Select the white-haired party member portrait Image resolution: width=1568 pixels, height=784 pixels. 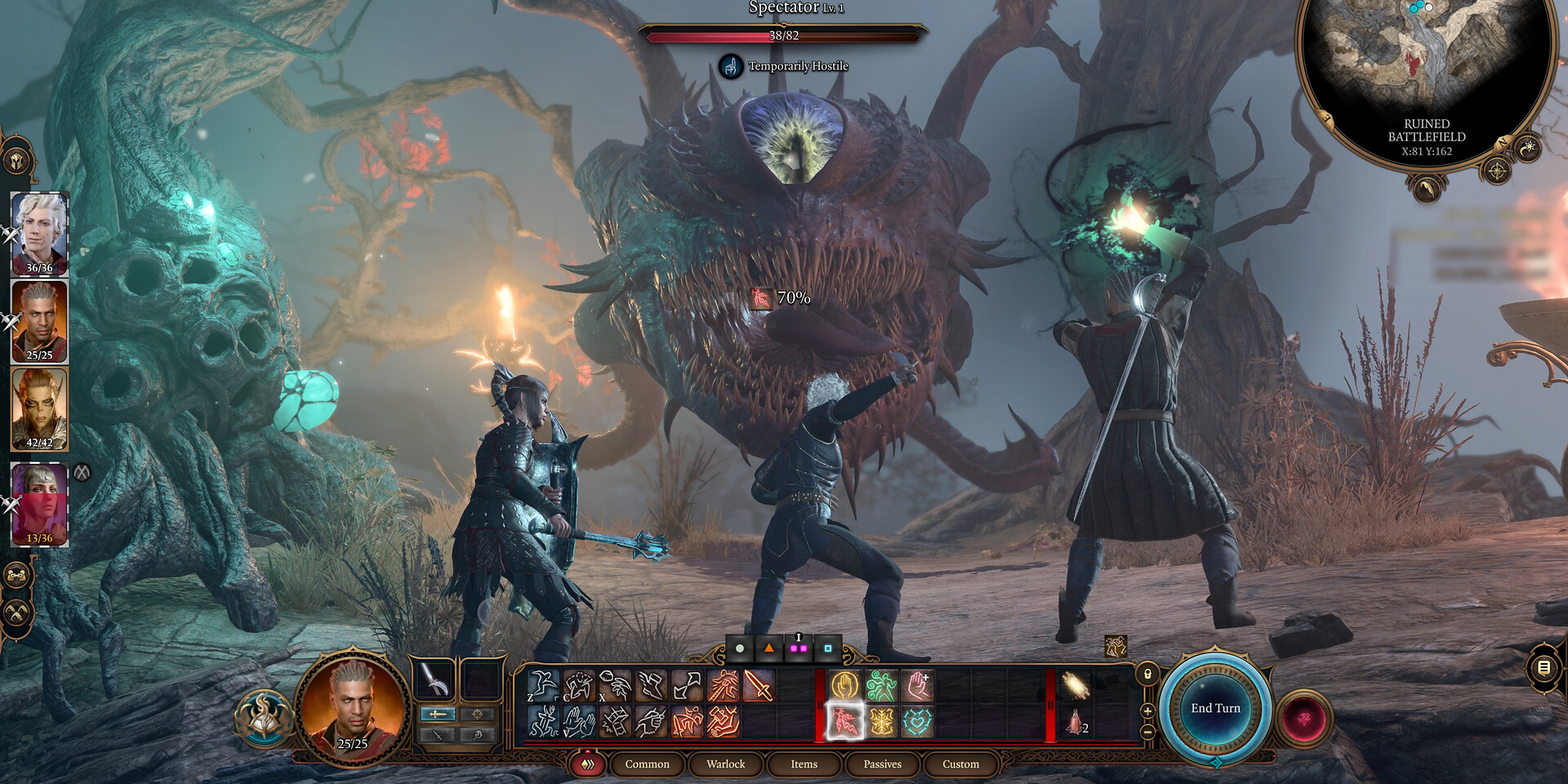(x=39, y=233)
